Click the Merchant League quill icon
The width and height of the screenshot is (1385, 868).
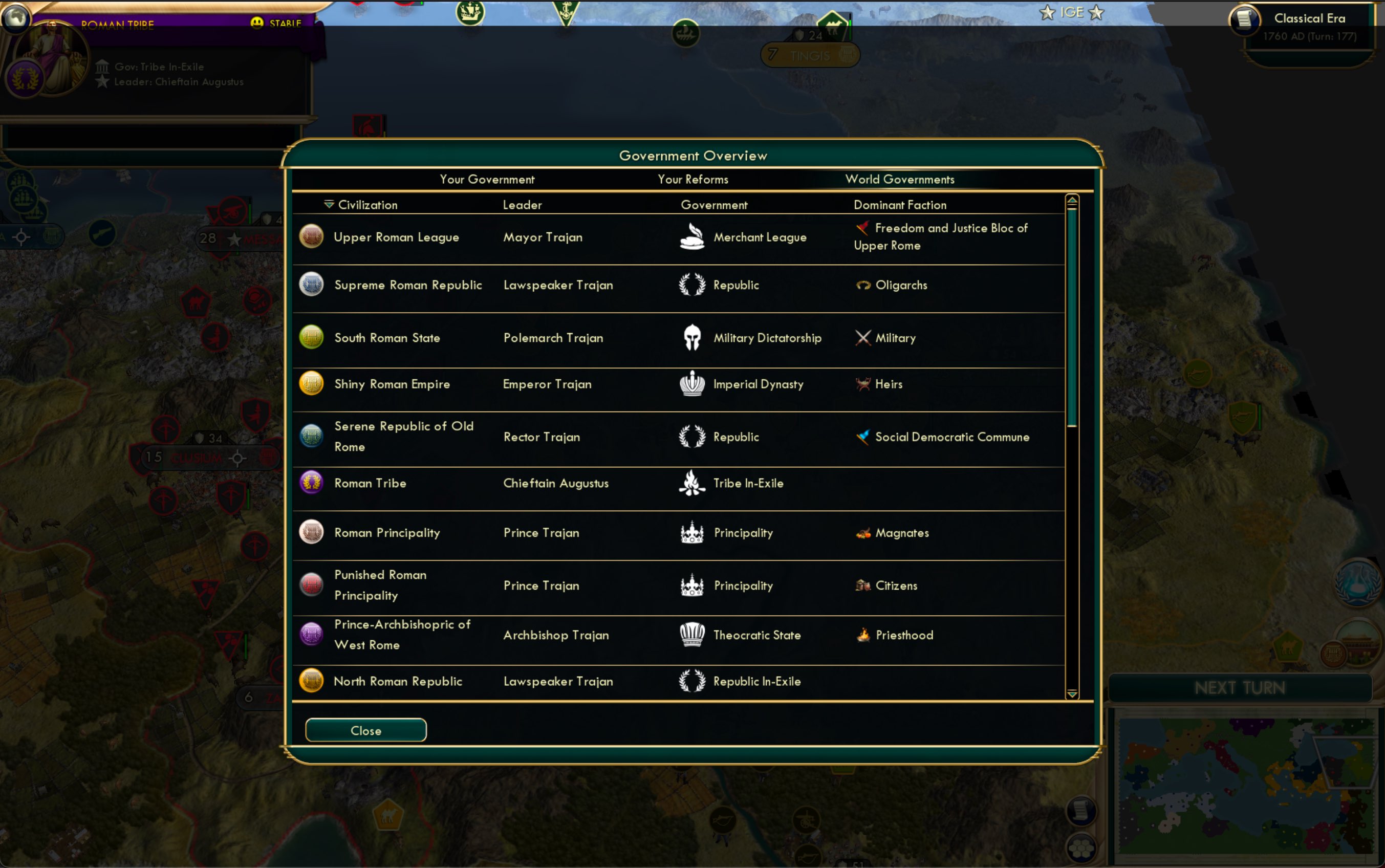pos(692,236)
